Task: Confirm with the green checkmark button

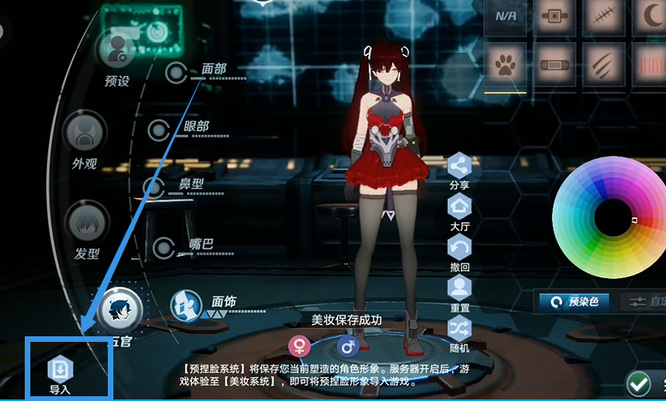Action: [x=637, y=383]
